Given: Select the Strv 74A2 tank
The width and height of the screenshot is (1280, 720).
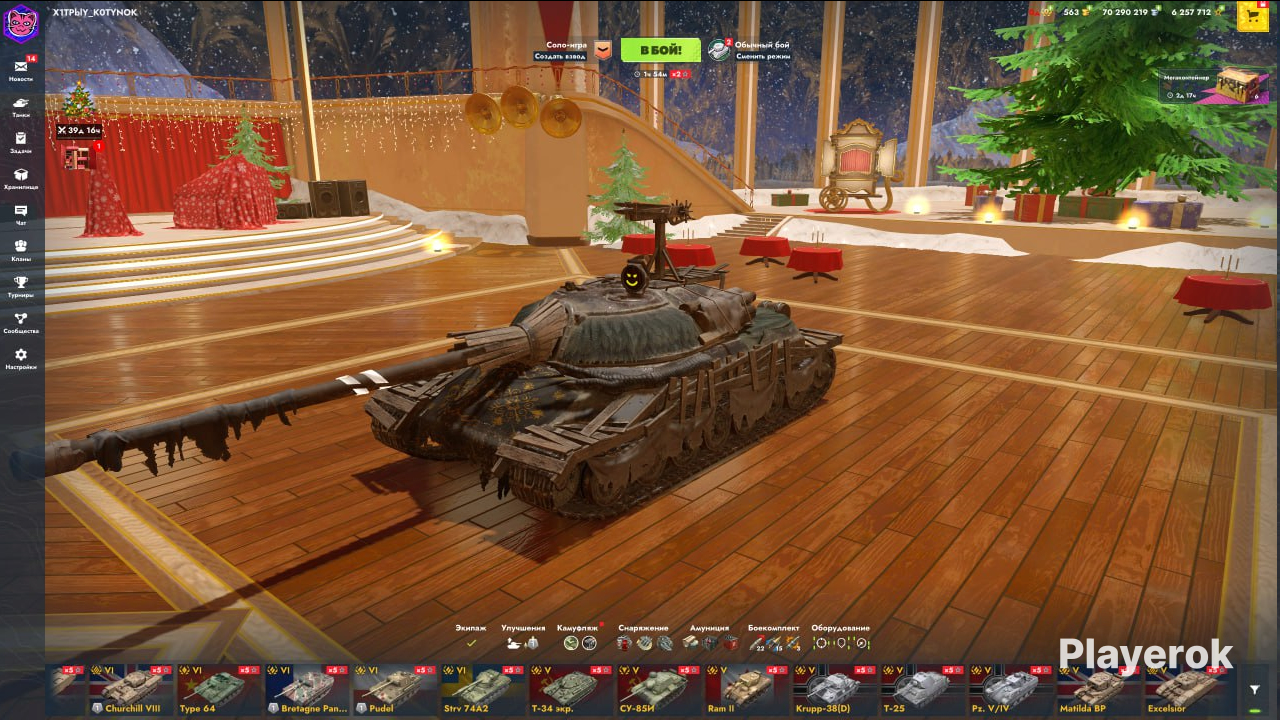Looking at the screenshot, I should point(484,690).
